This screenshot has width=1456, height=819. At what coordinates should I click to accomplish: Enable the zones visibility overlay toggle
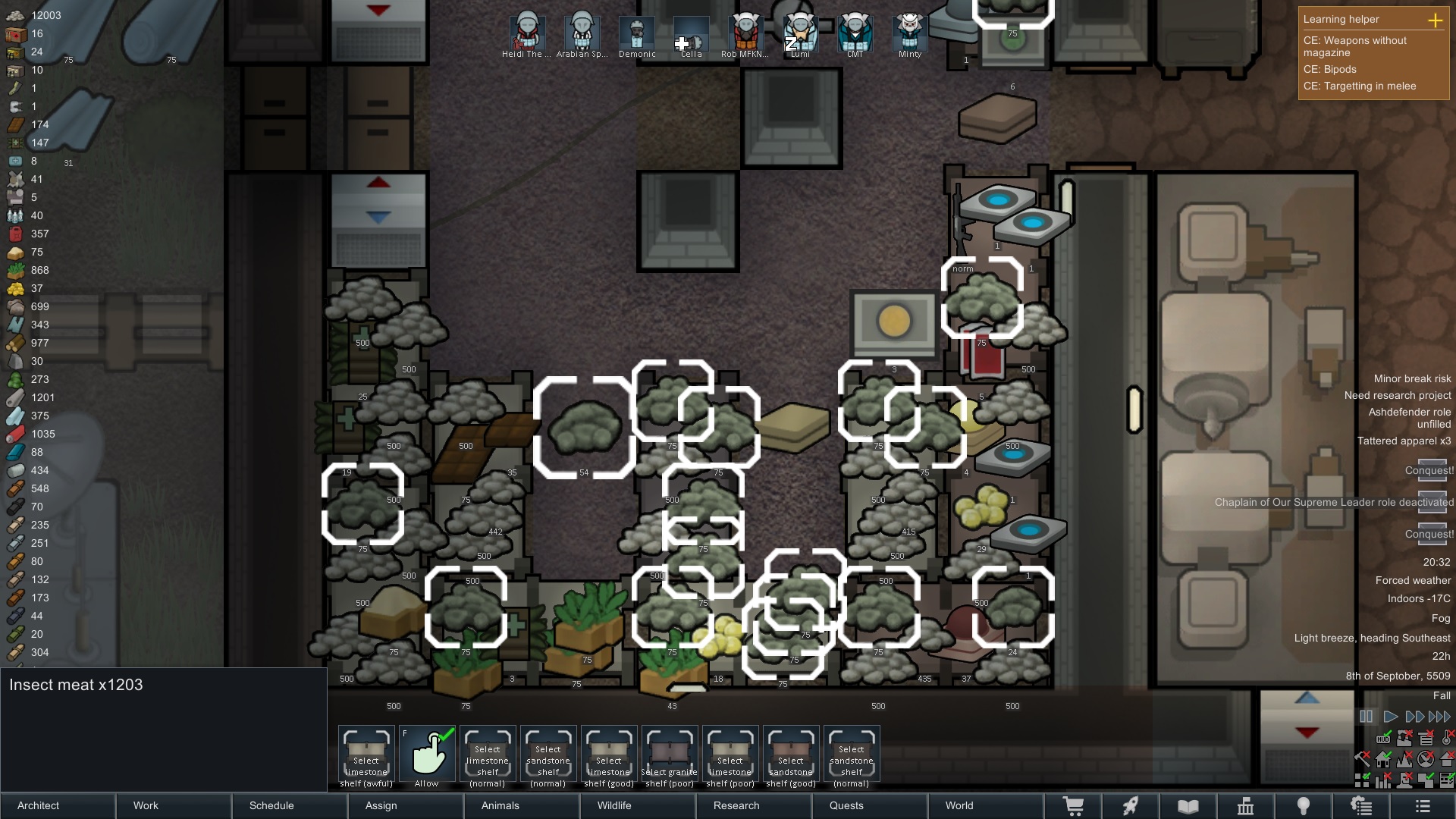click(x=1363, y=779)
